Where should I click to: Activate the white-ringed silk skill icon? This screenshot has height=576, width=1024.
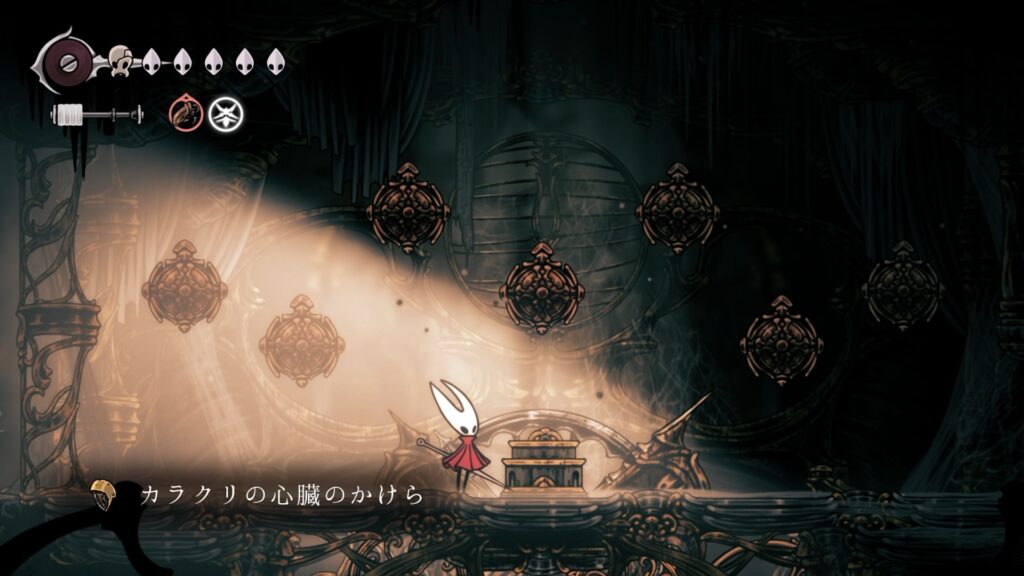coord(225,114)
